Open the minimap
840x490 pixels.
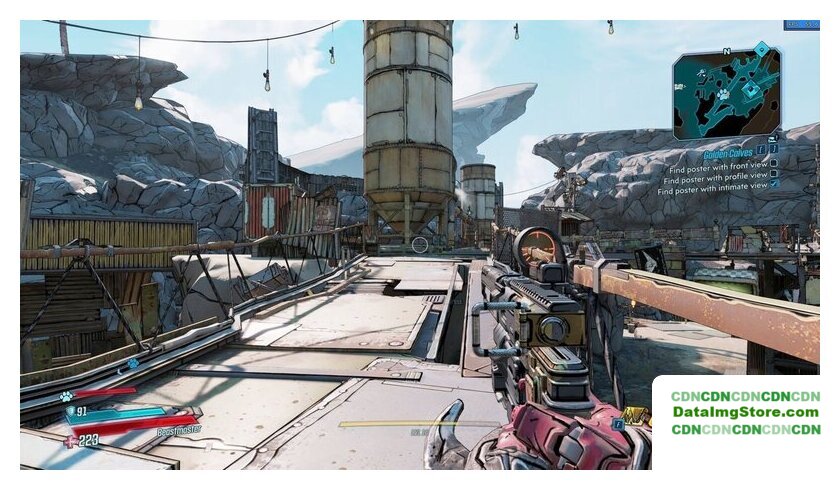pyautogui.click(x=726, y=95)
